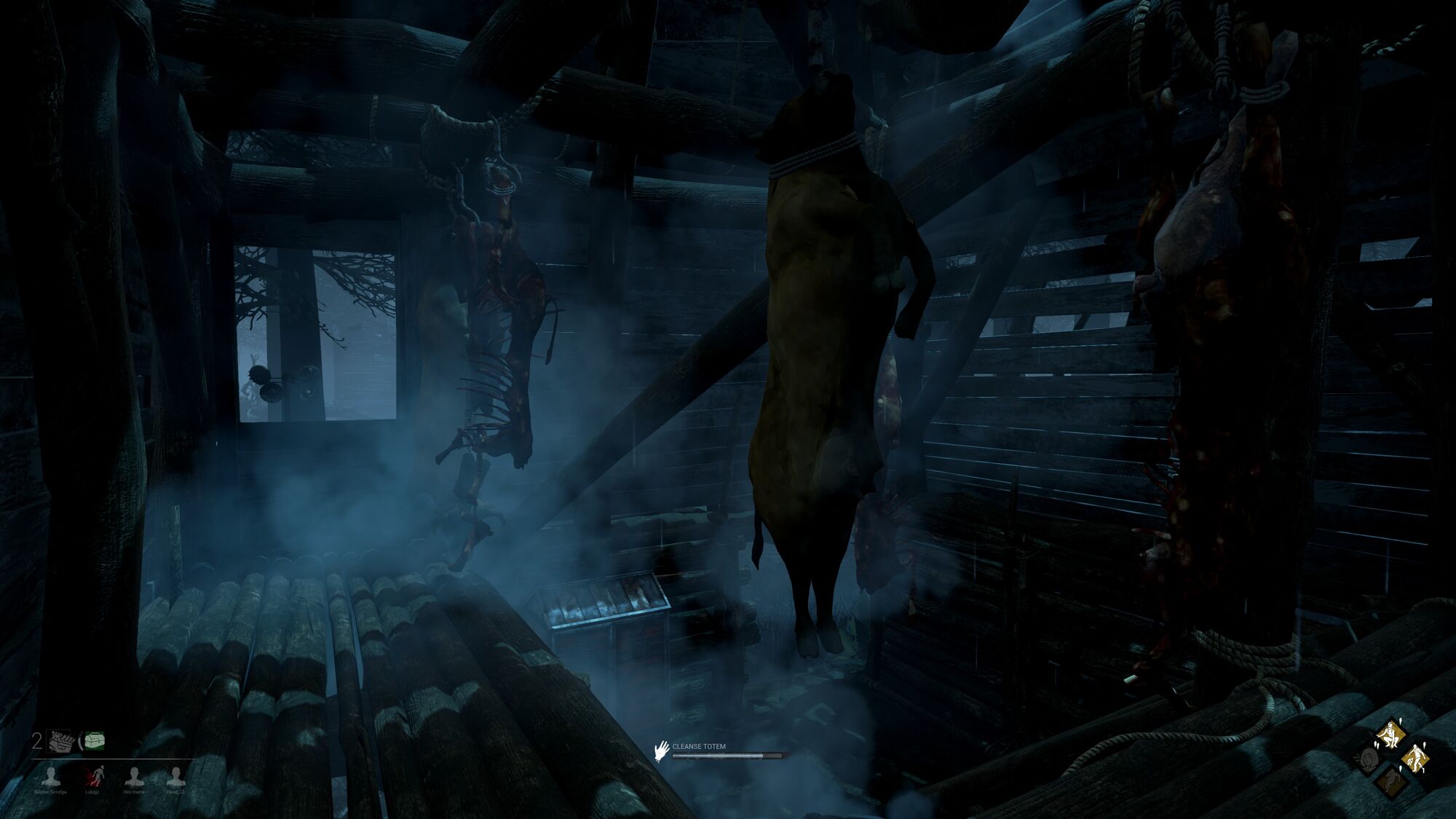
Task: Click the grayed-out leftmost perk icon
Action: pos(1369,759)
